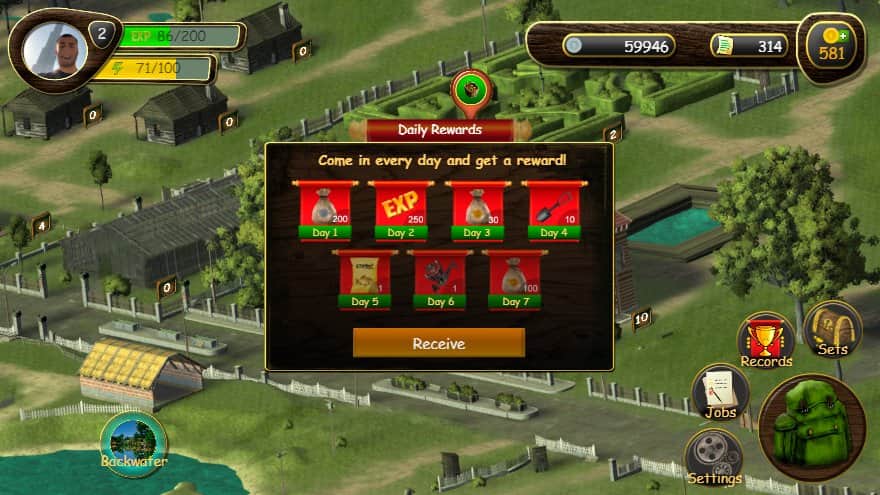
Task: Travel to the Backwater location
Action: click(132, 443)
